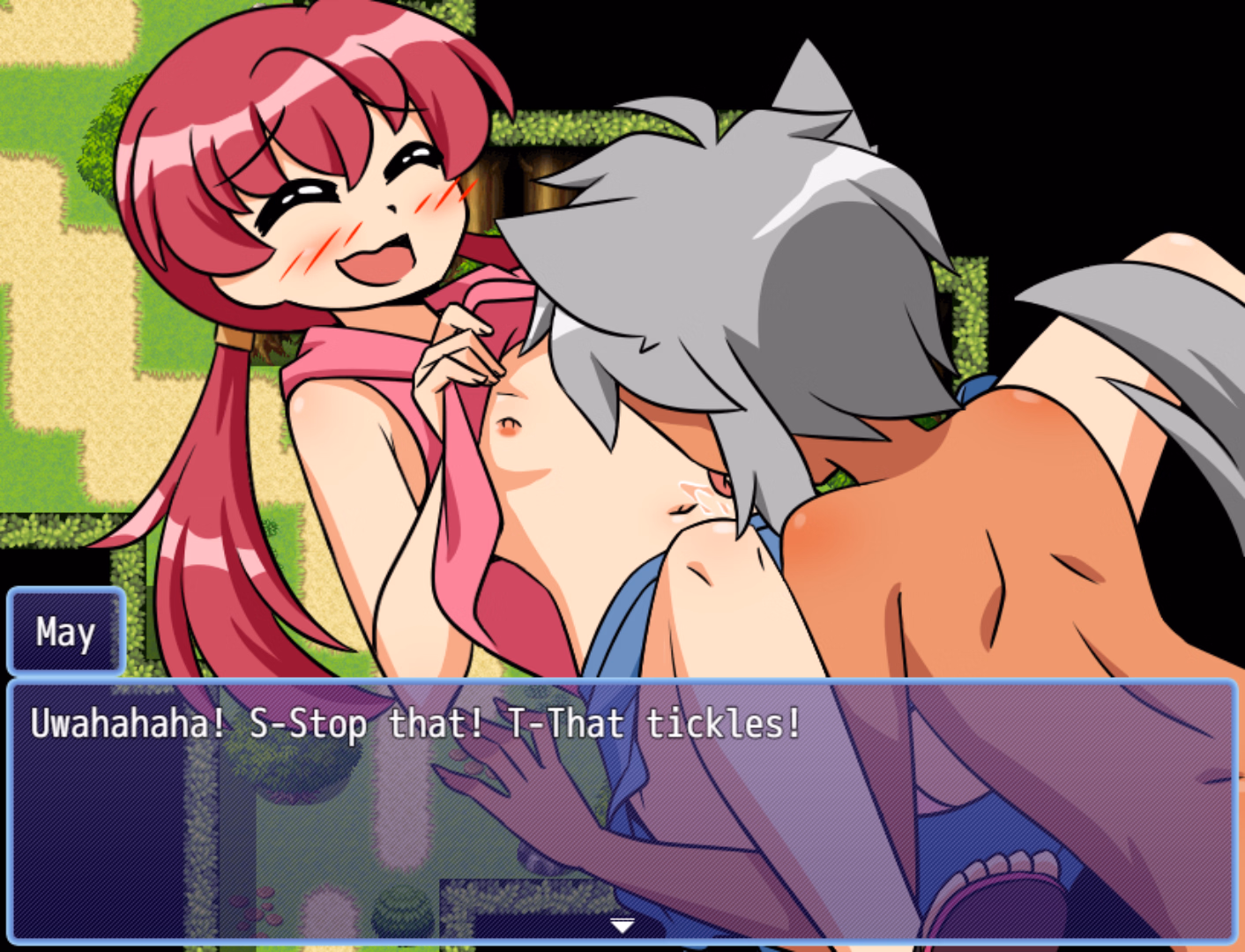The image size is (1245, 952).
Task: Select the dialogue line starting with Uwahahaha
Action: click(414, 724)
